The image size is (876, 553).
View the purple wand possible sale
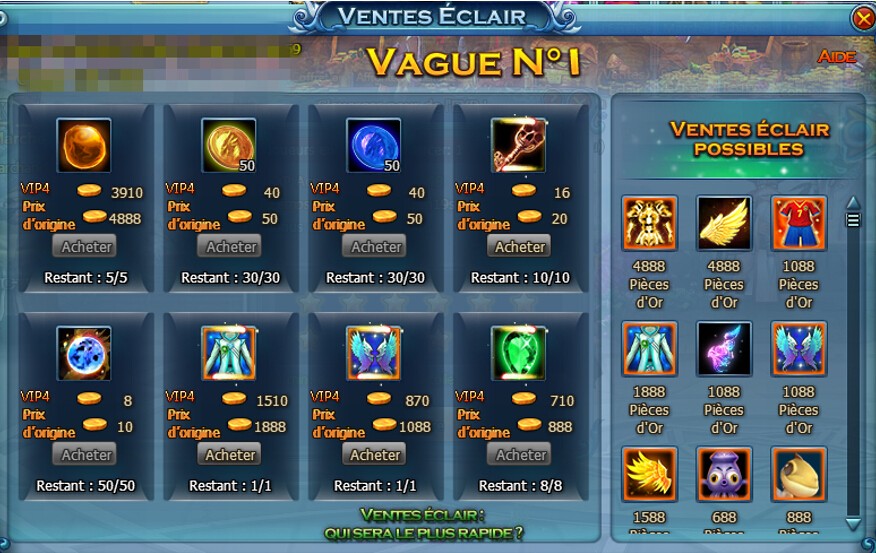724,349
